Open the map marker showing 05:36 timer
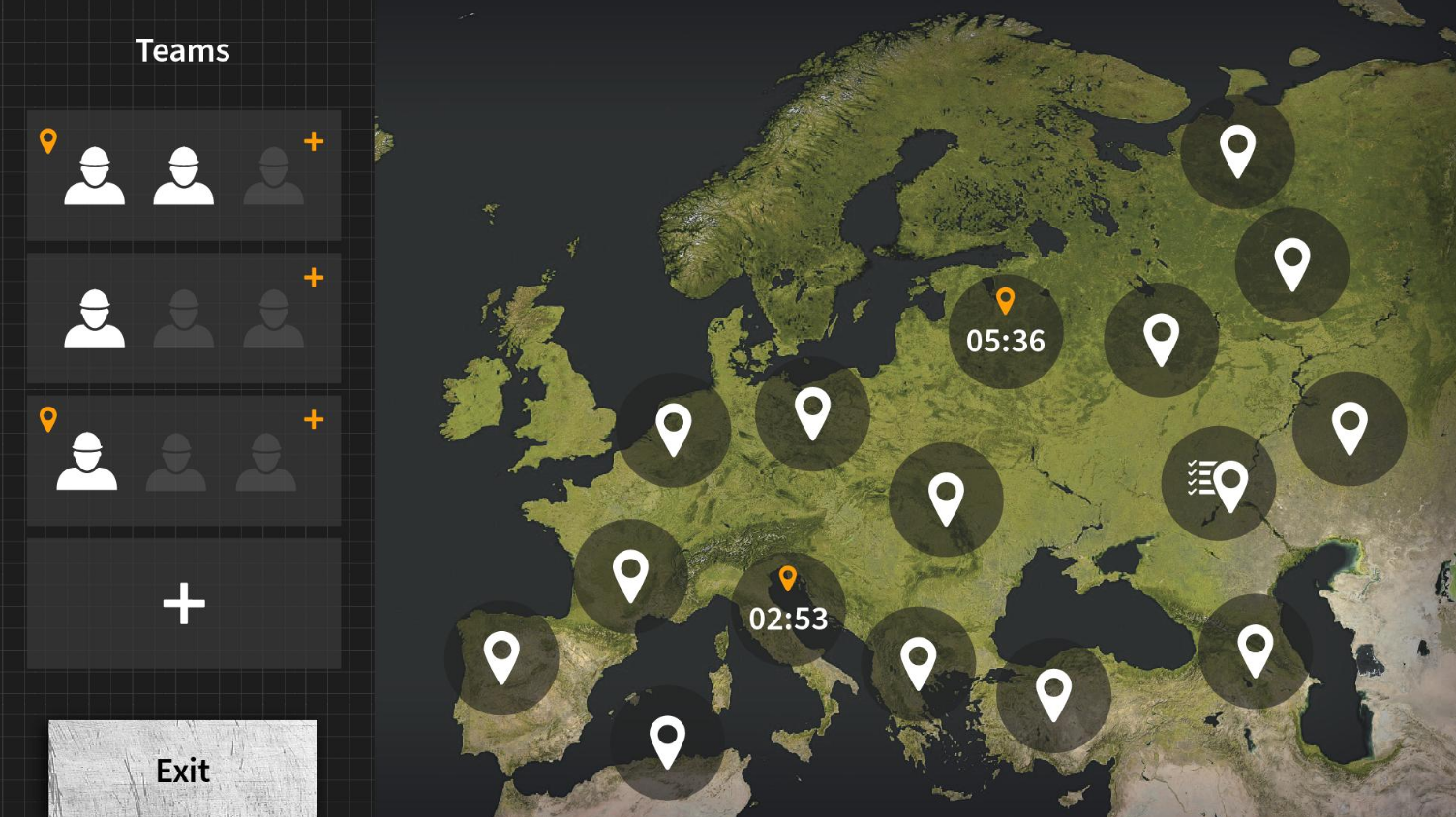This screenshot has height=817, width=1456. pyautogui.click(x=1006, y=332)
